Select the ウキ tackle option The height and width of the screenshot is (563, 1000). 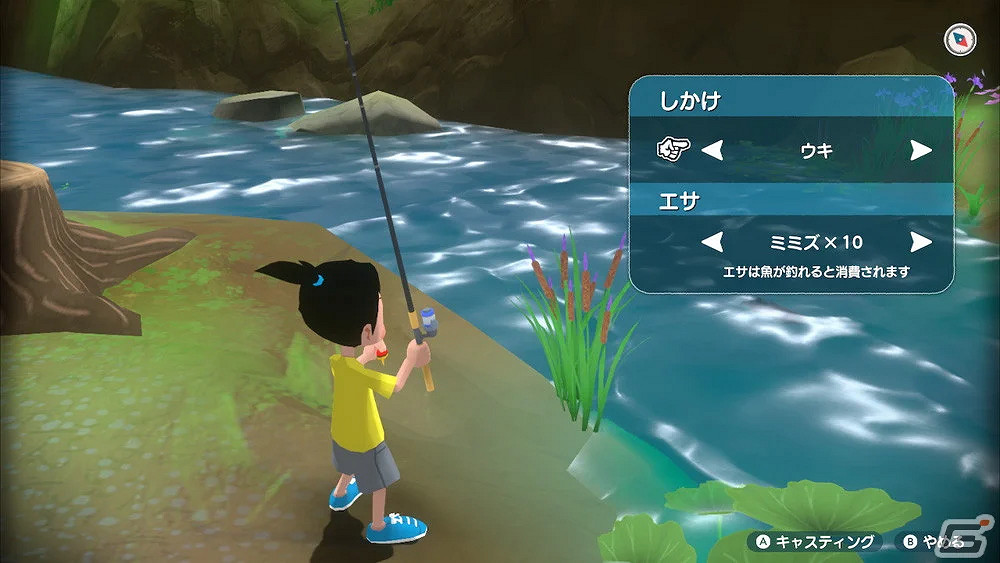click(816, 151)
